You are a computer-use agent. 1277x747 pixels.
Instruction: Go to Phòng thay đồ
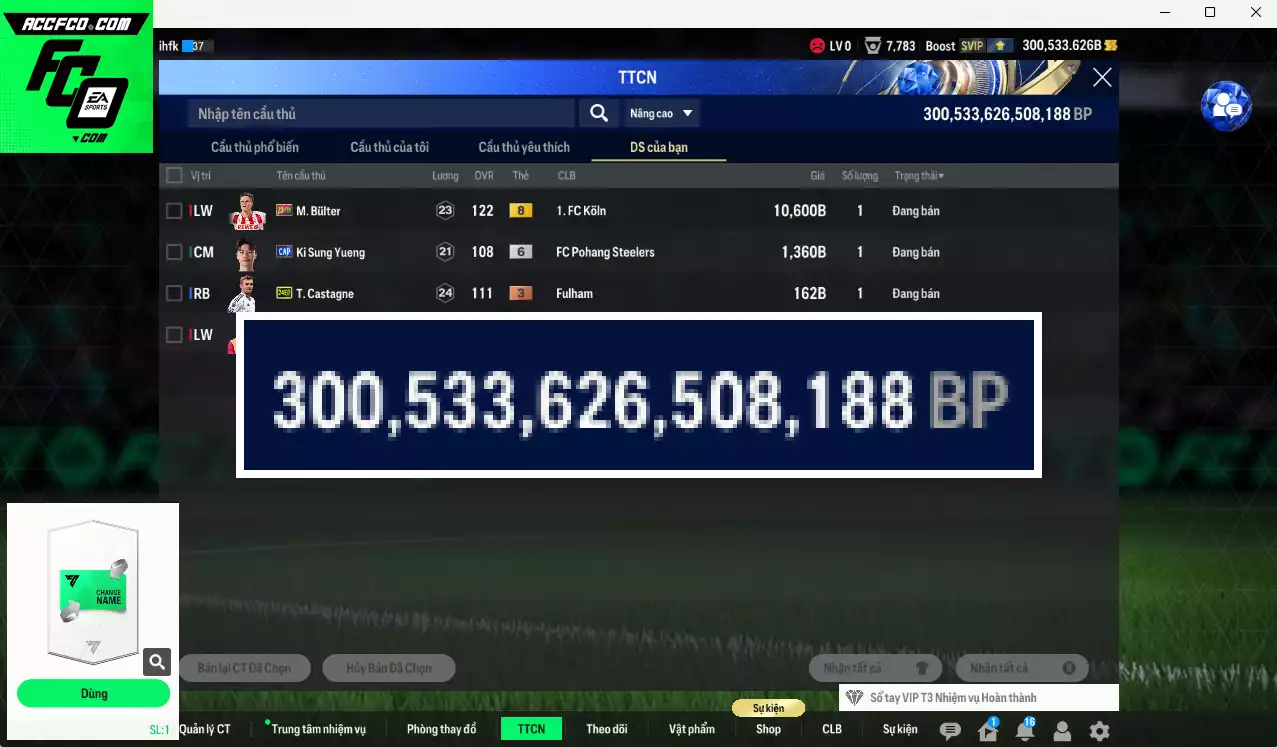441,729
